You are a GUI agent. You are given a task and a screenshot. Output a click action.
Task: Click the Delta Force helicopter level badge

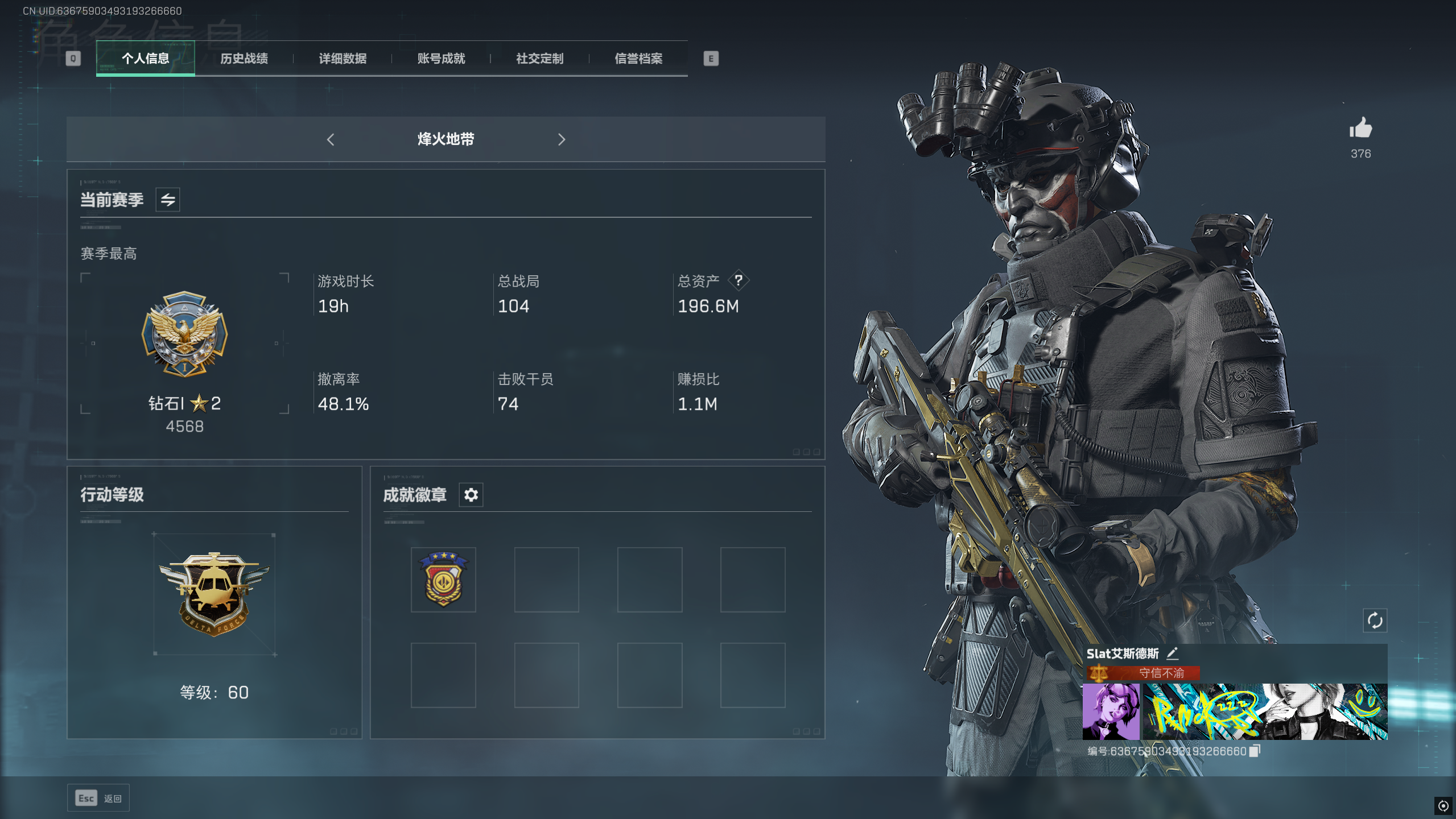[214, 593]
